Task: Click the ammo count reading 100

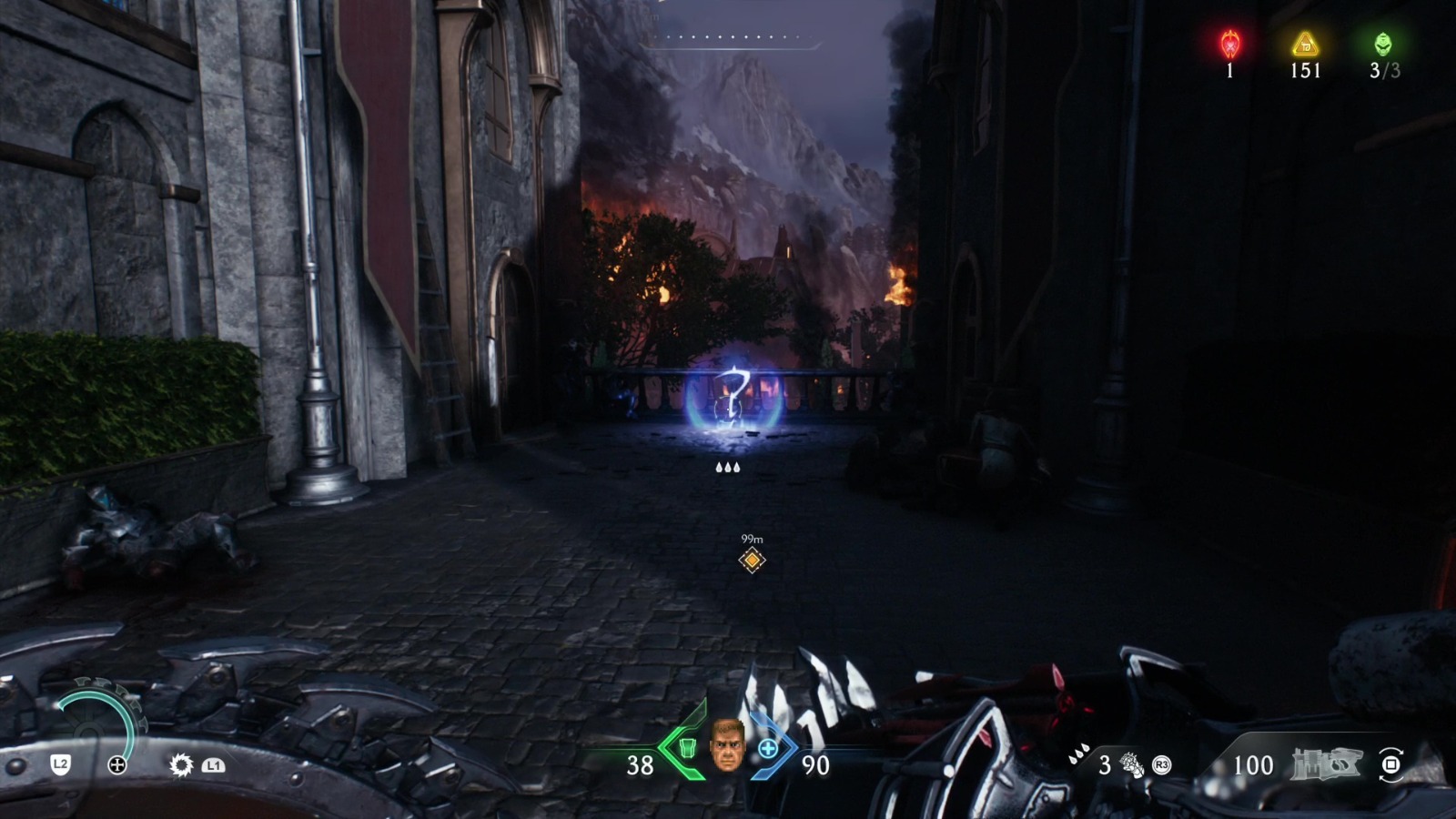Action: click(x=1254, y=764)
